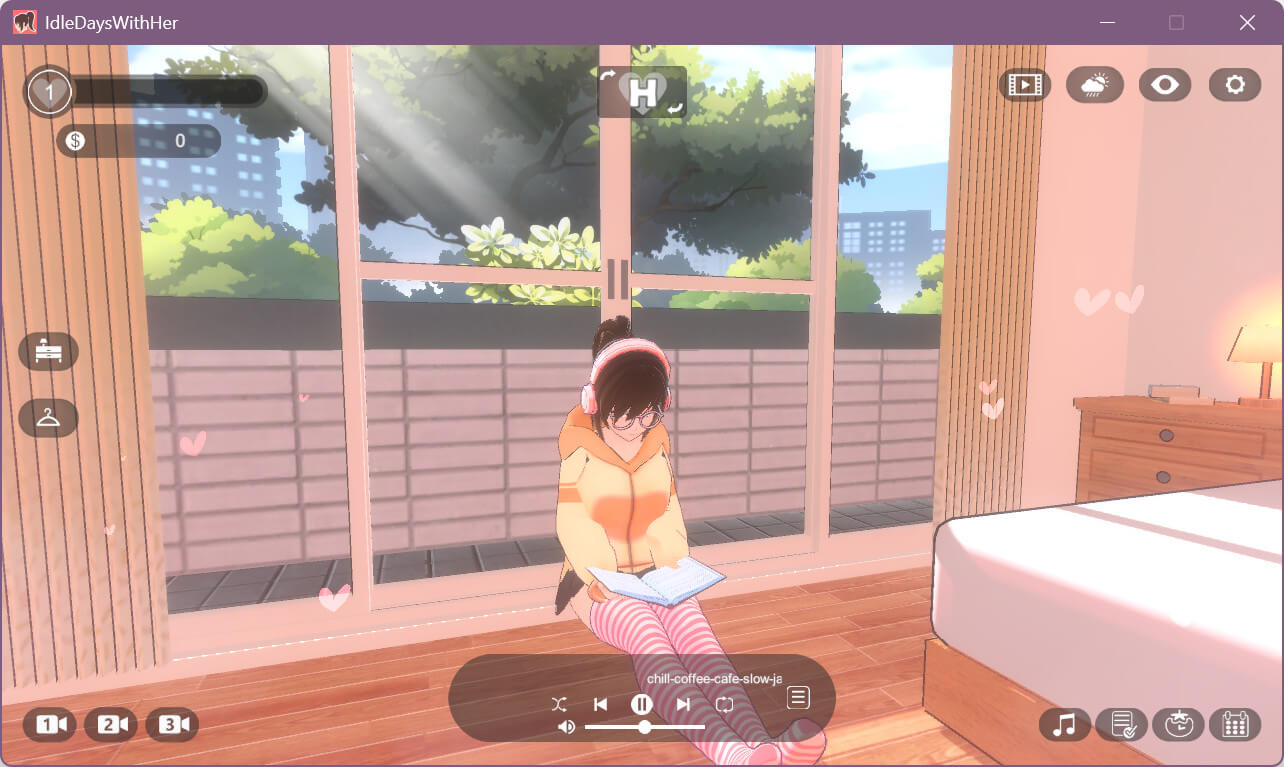Switch to camera 2 view
The height and width of the screenshot is (767, 1284).
pos(111,725)
